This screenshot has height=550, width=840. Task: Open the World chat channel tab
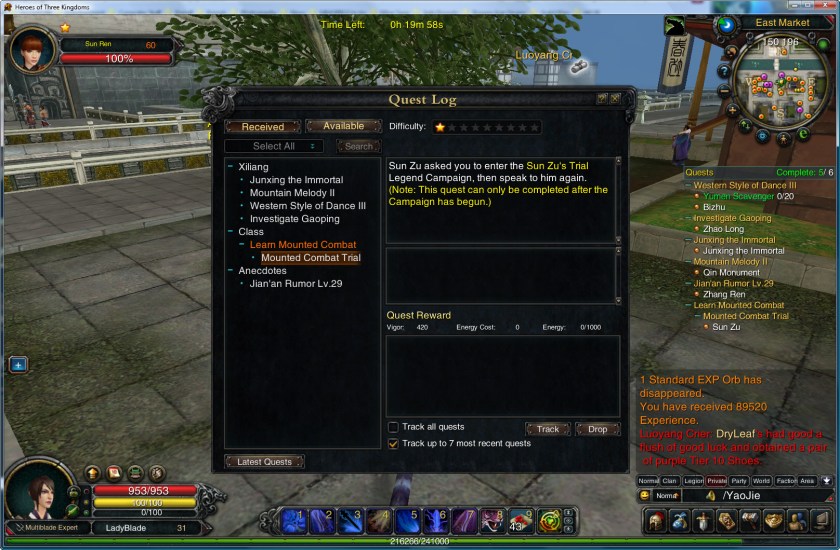[x=762, y=481]
